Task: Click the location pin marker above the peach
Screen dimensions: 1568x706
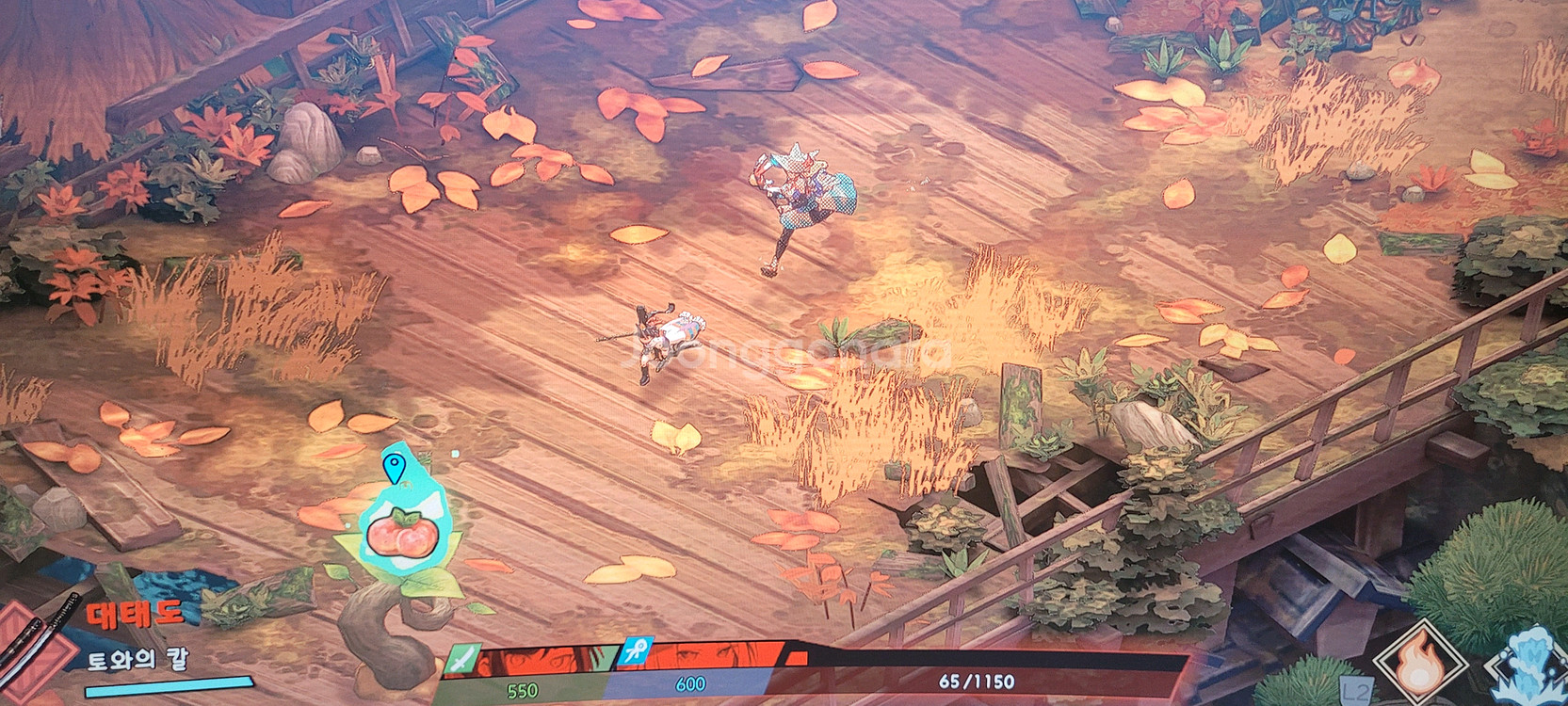Action: [x=395, y=466]
